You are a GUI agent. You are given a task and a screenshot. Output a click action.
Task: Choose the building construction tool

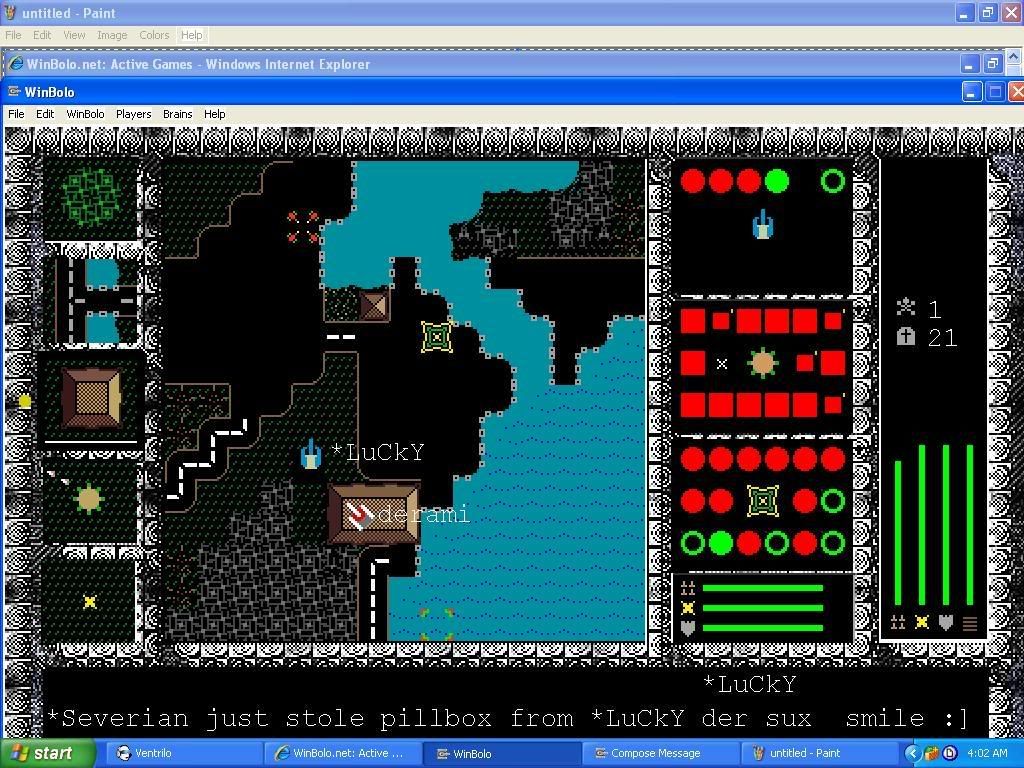[91, 397]
